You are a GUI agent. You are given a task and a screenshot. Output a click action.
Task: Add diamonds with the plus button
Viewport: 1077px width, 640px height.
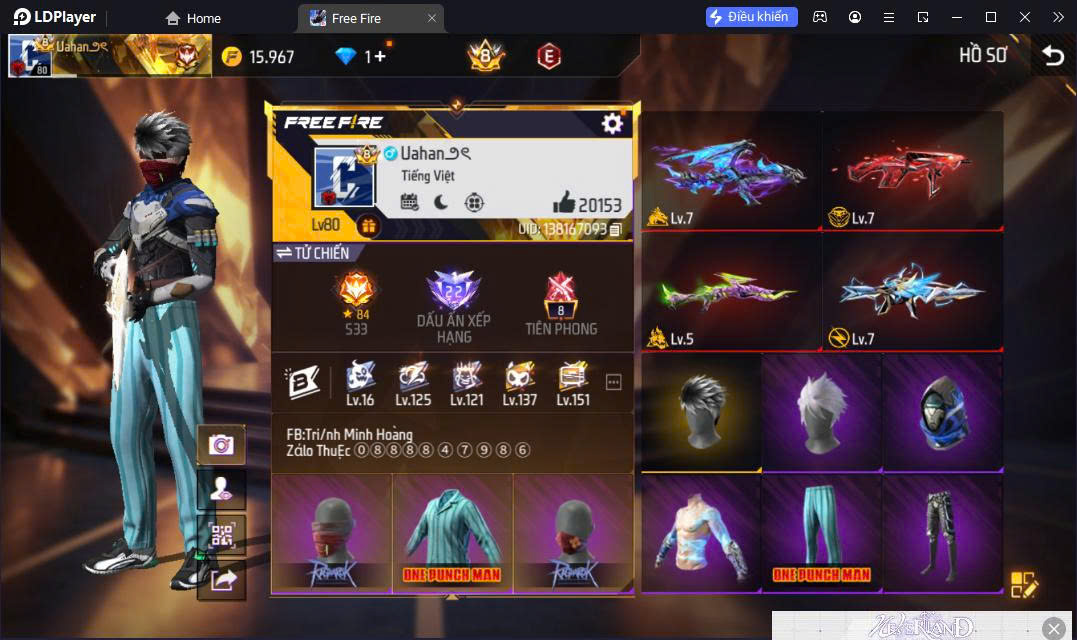pos(381,56)
